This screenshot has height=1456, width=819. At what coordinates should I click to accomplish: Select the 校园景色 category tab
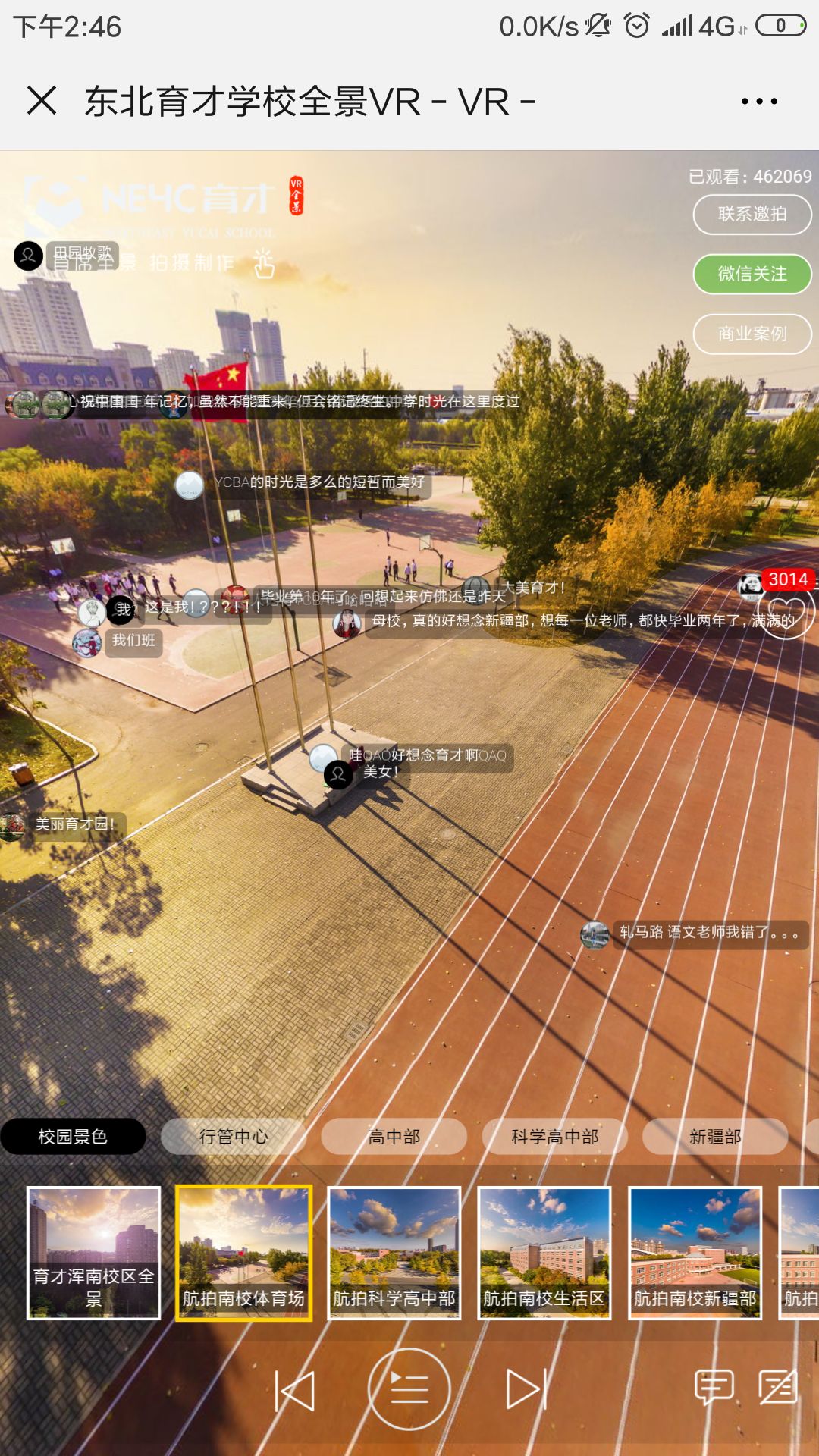coord(73,1137)
